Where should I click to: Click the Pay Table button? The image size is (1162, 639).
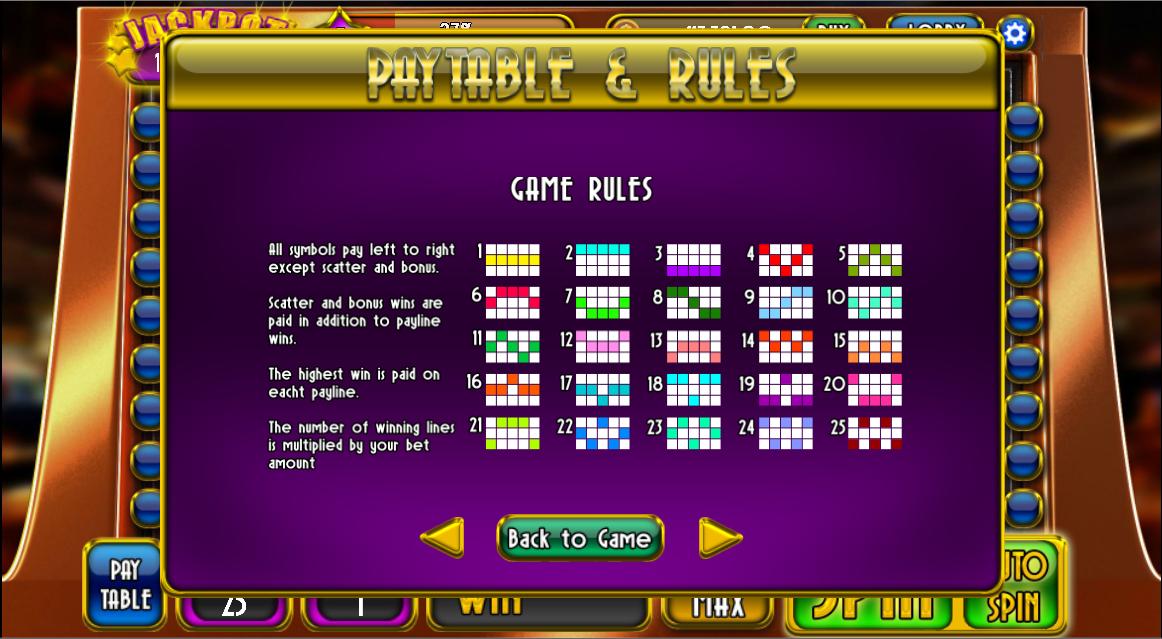coord(124,586)
